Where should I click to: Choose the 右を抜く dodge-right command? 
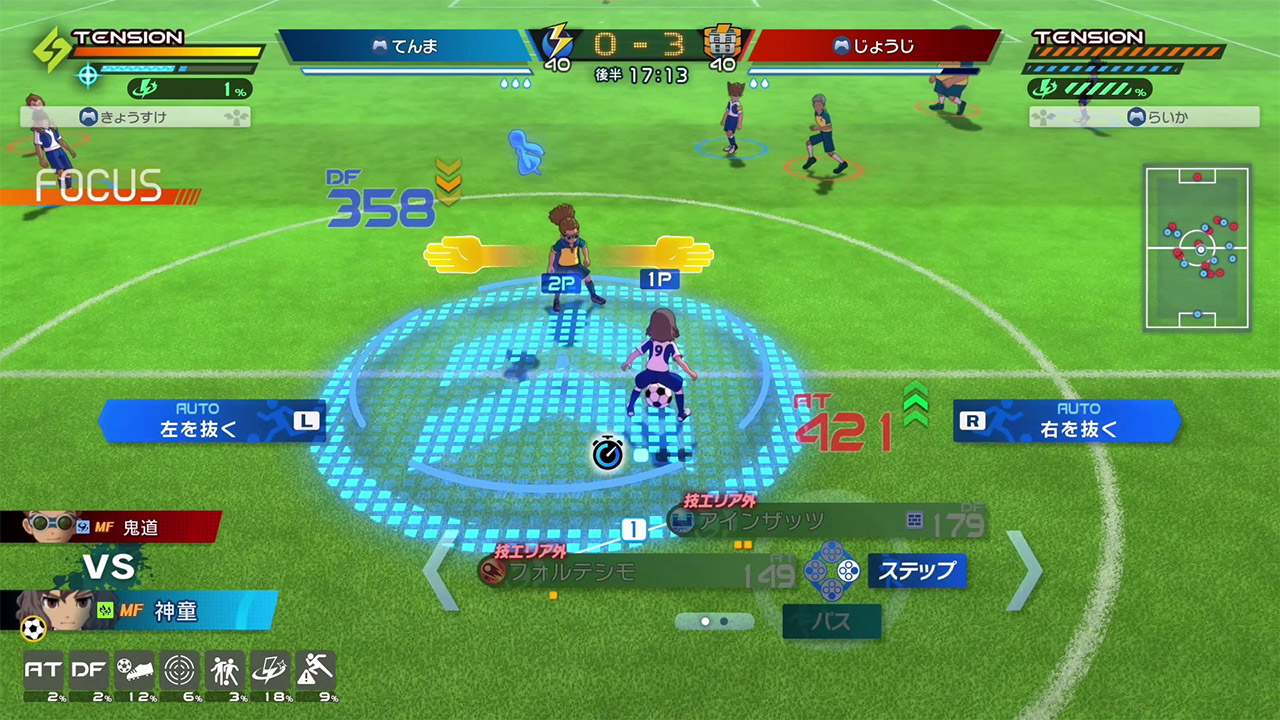(1067, 421)
